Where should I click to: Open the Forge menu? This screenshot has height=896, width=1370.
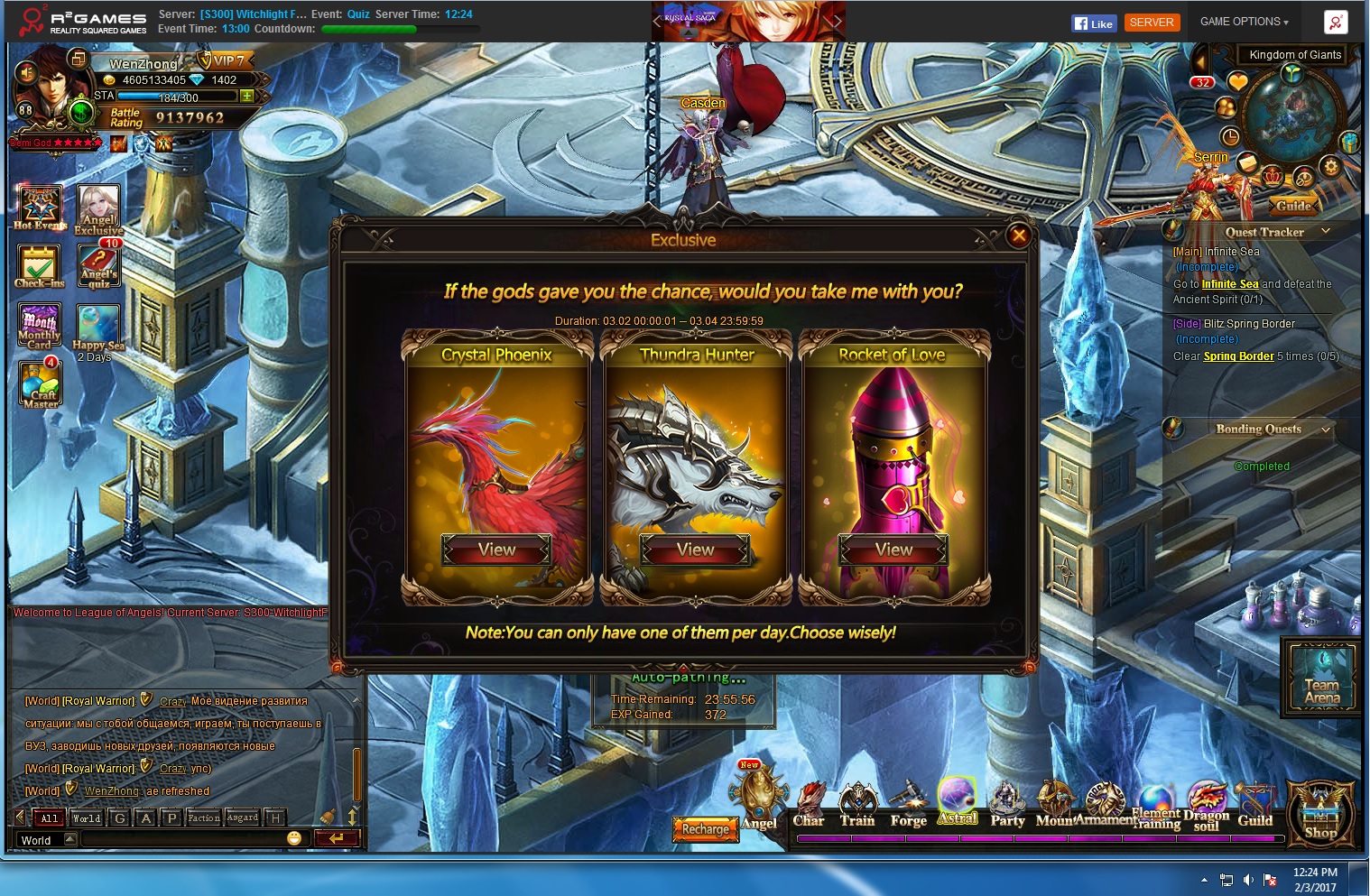[x=908, y=806]
